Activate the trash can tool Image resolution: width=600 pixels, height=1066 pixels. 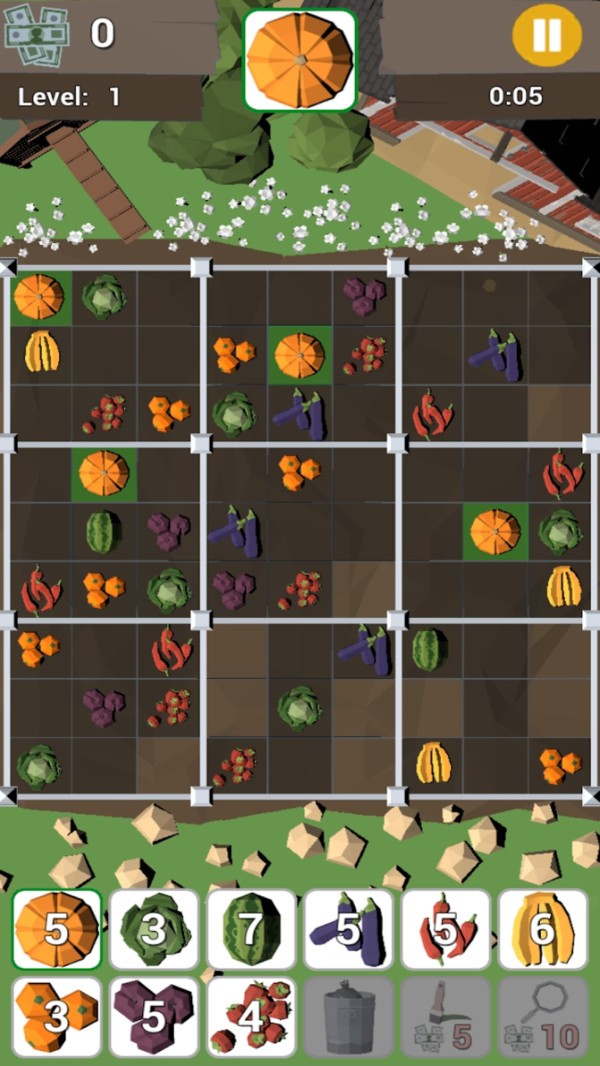(x=348, y=1016)
